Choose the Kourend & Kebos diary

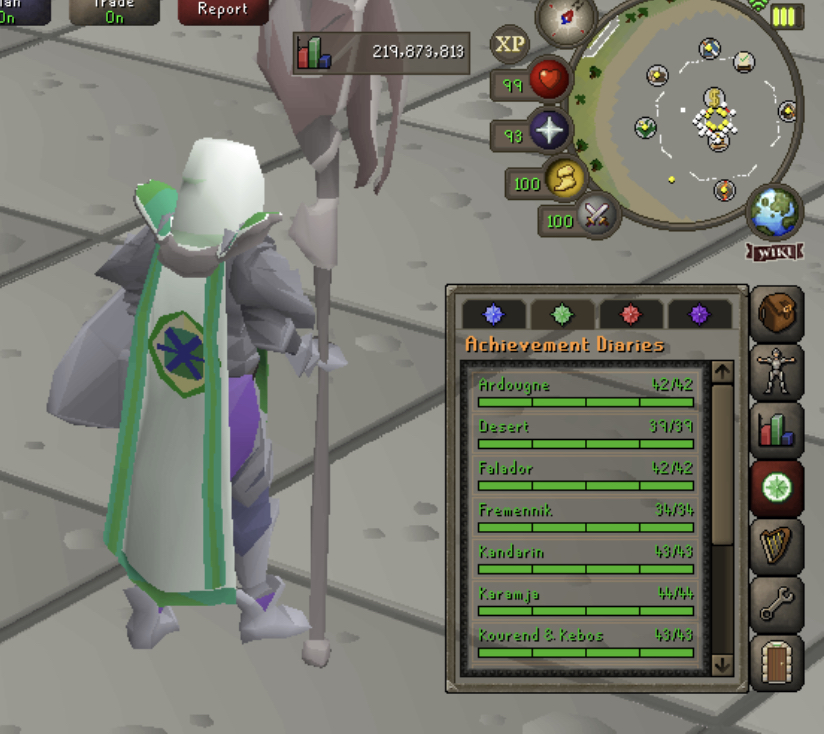(586, 642)
